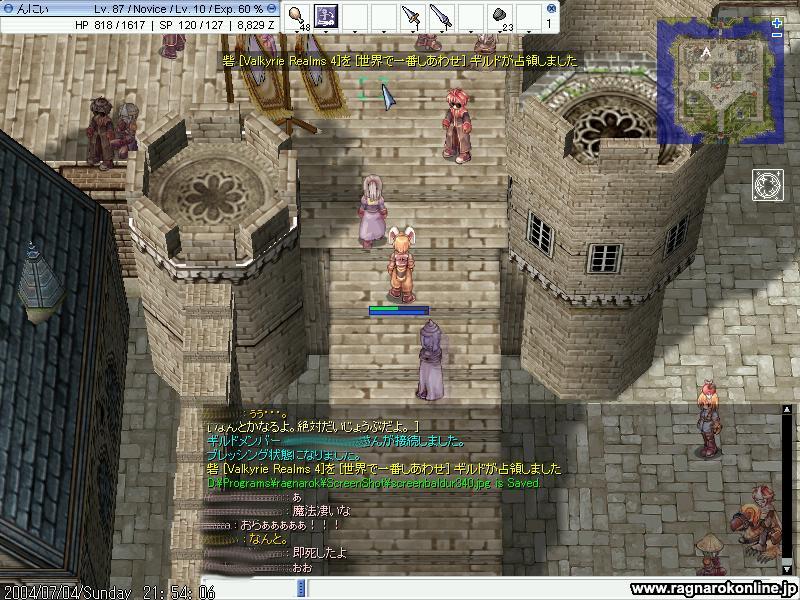Use the dark stone item with count 23
This screenshot has width=800, height=600.
point(498,16)
